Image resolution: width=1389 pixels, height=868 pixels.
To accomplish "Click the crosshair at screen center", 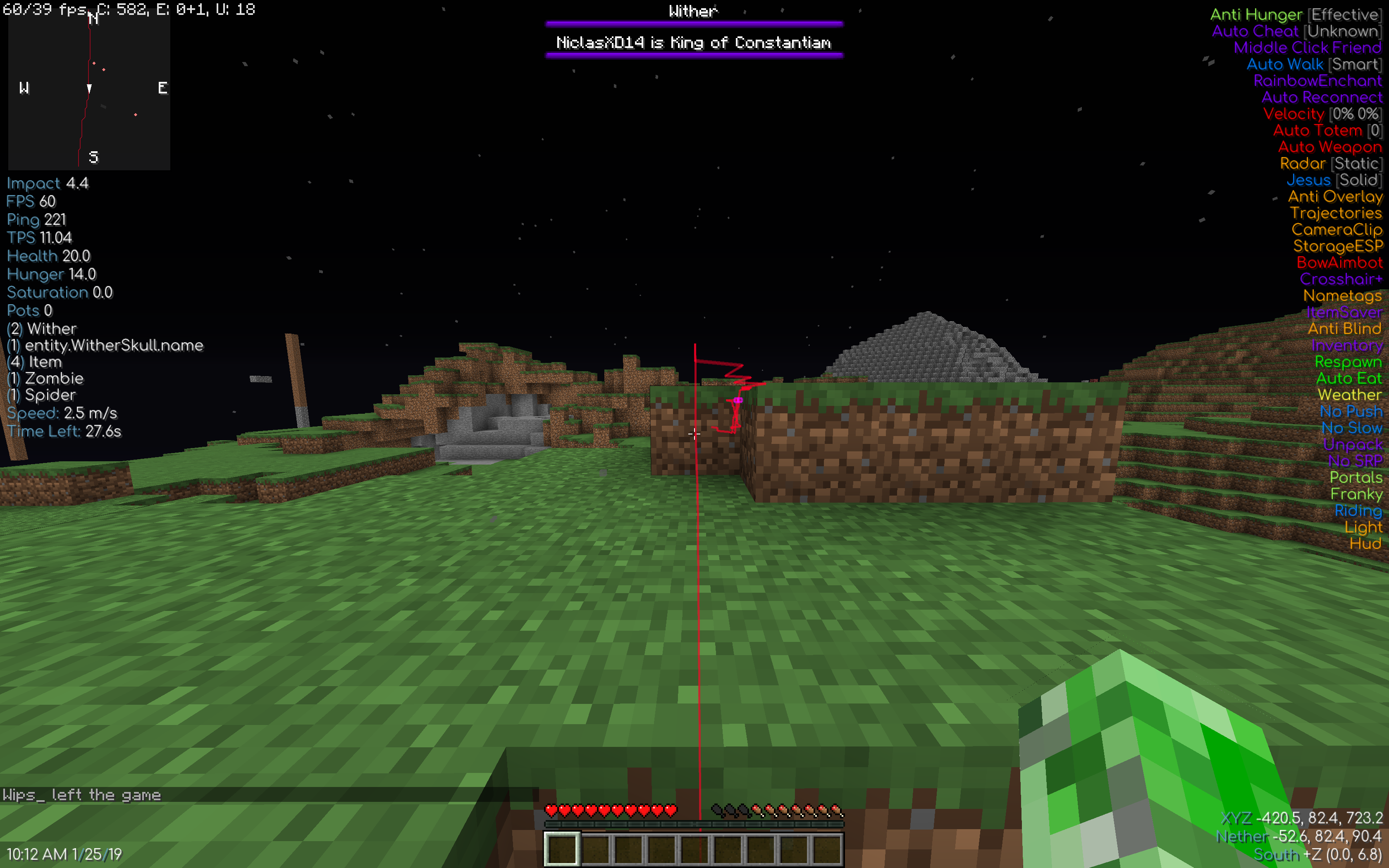I will coord(694,434).
